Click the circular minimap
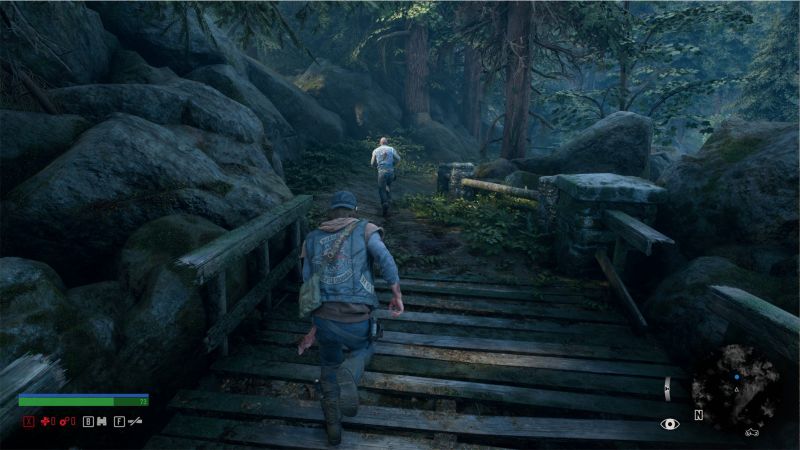The width and height of the screenshot is (800, 450). point(737,388)
